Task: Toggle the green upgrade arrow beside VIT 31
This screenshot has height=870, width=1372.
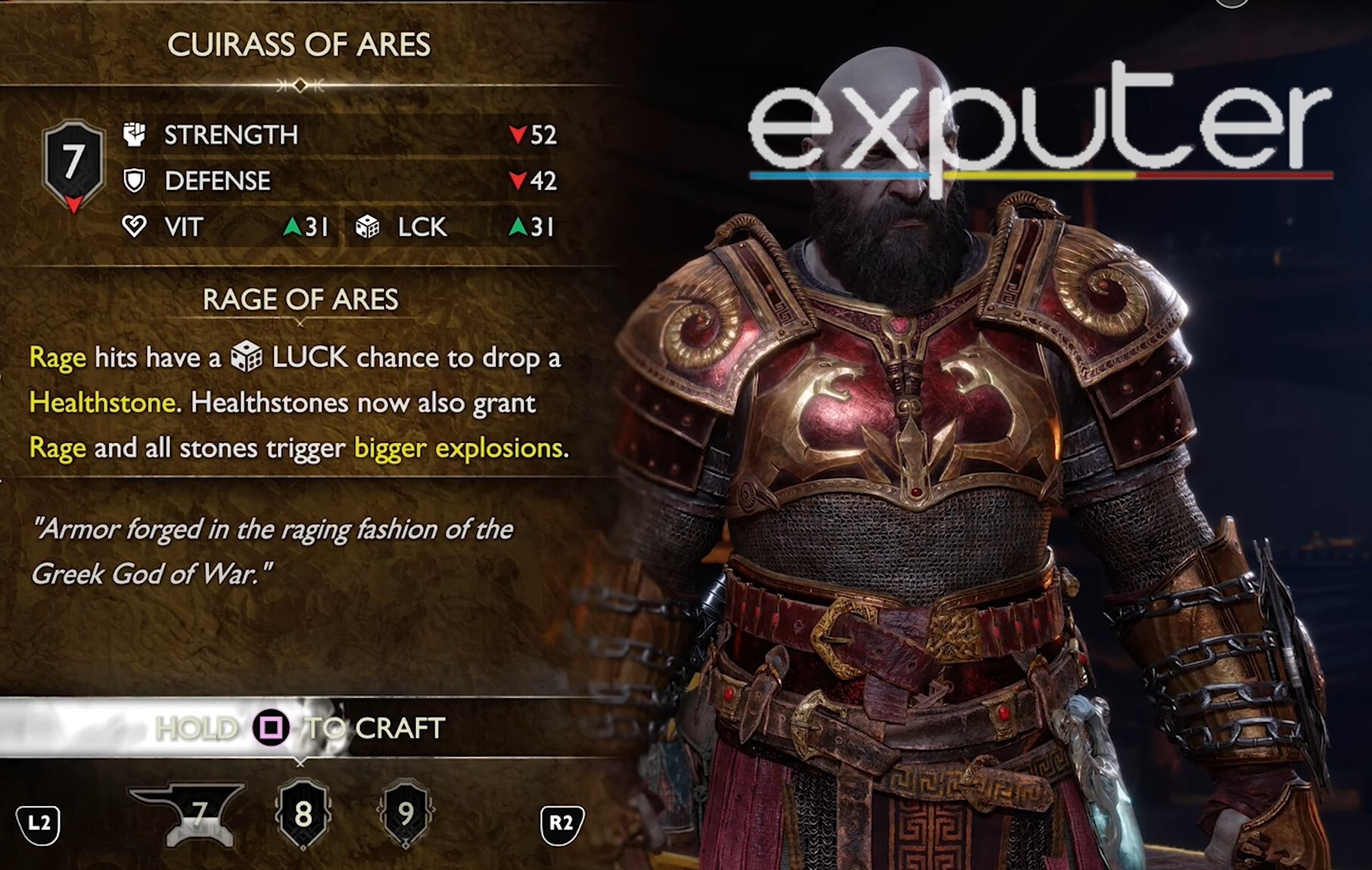Action: (294, 226)
